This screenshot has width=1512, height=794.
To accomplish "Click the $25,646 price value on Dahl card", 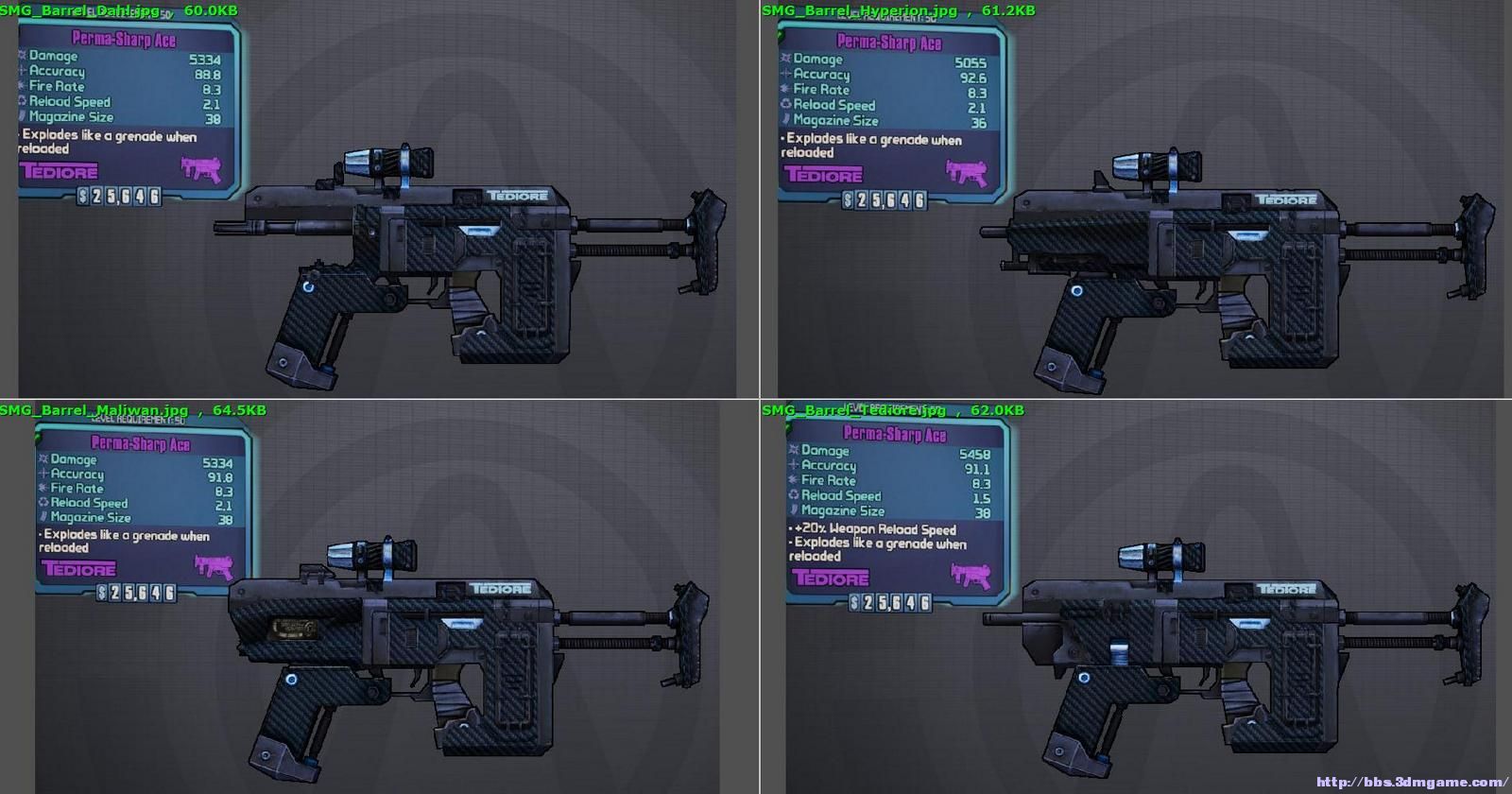I will coord(121,196).
